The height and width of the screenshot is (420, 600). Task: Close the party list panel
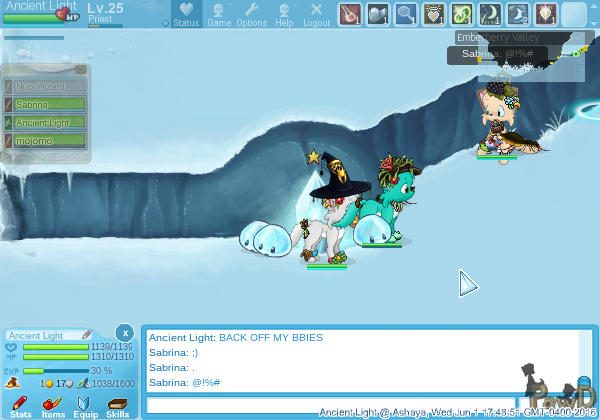point(81,70)
